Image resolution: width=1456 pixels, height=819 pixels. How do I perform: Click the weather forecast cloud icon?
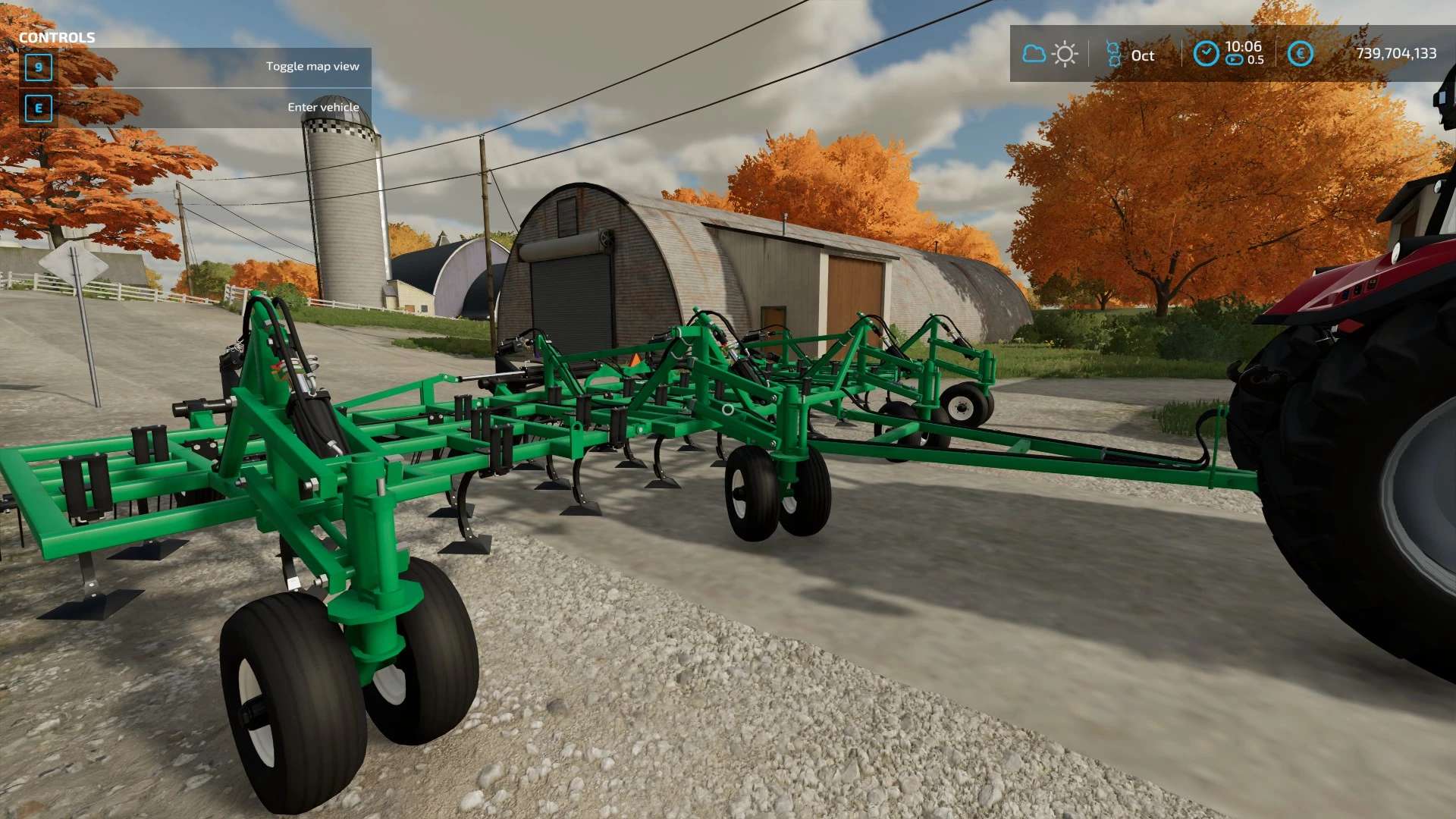tap(1034, 54)
